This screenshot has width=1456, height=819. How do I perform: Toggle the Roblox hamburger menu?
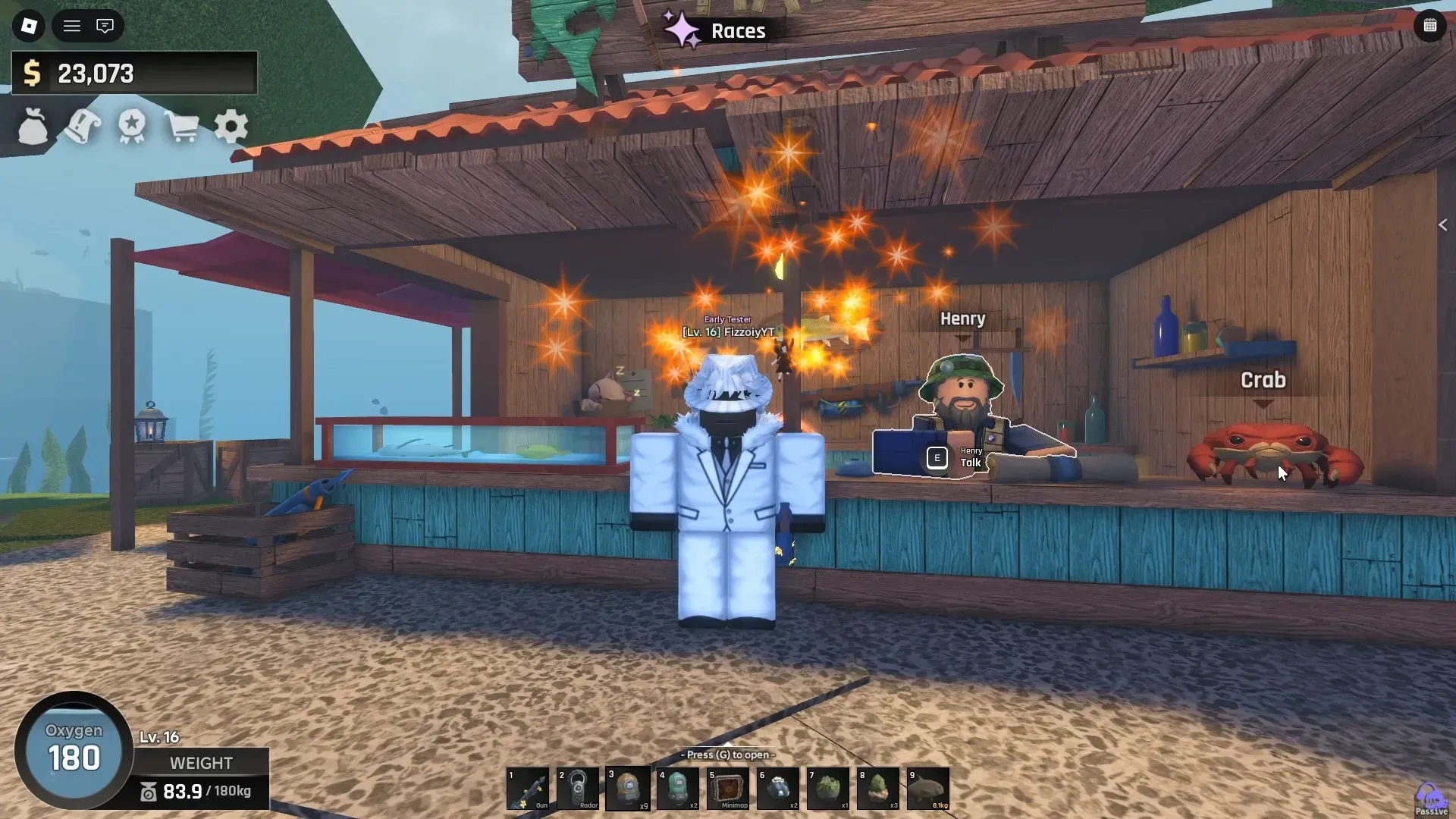pos(71,25)
